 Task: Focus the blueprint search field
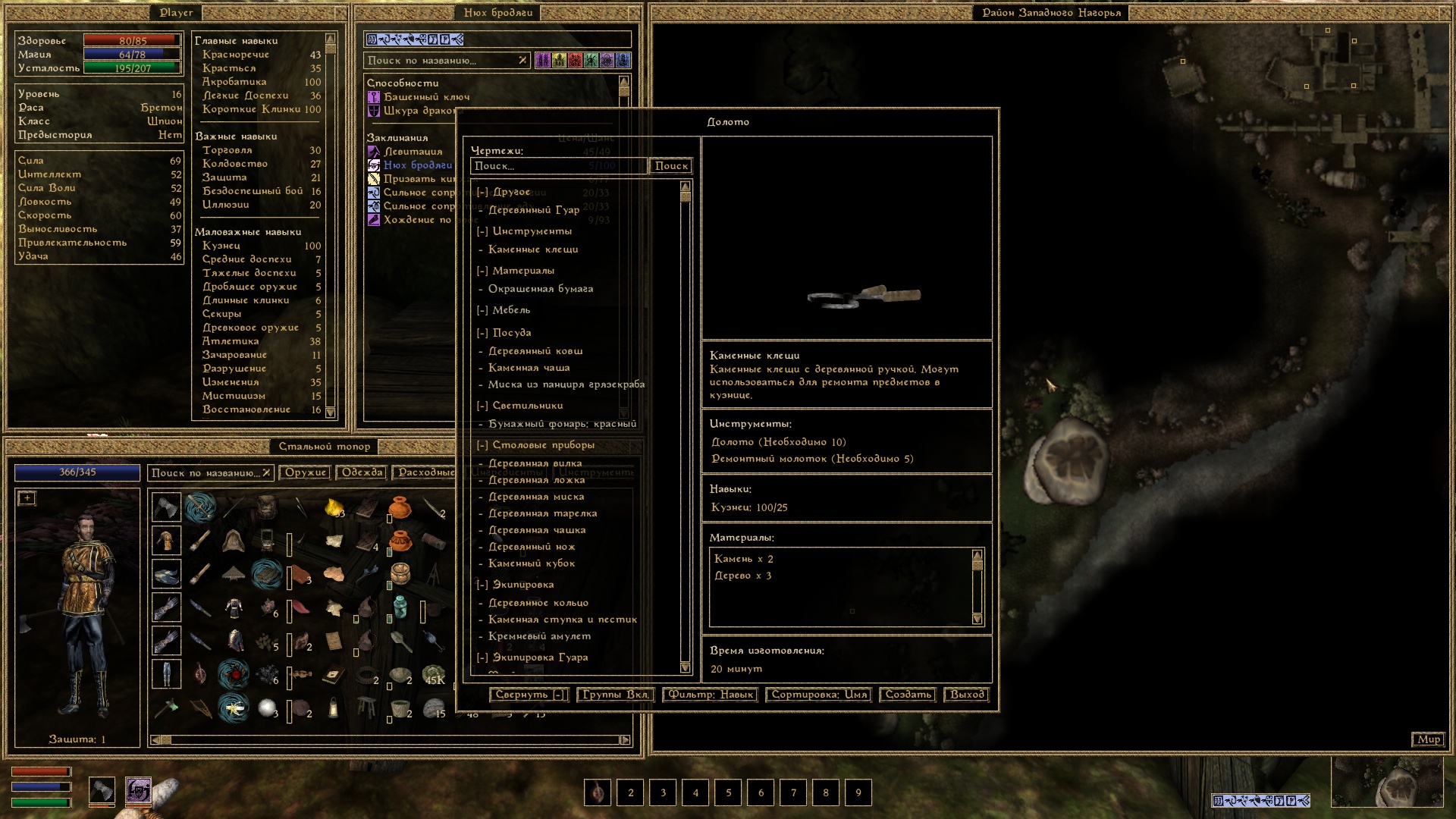[558, 166]
